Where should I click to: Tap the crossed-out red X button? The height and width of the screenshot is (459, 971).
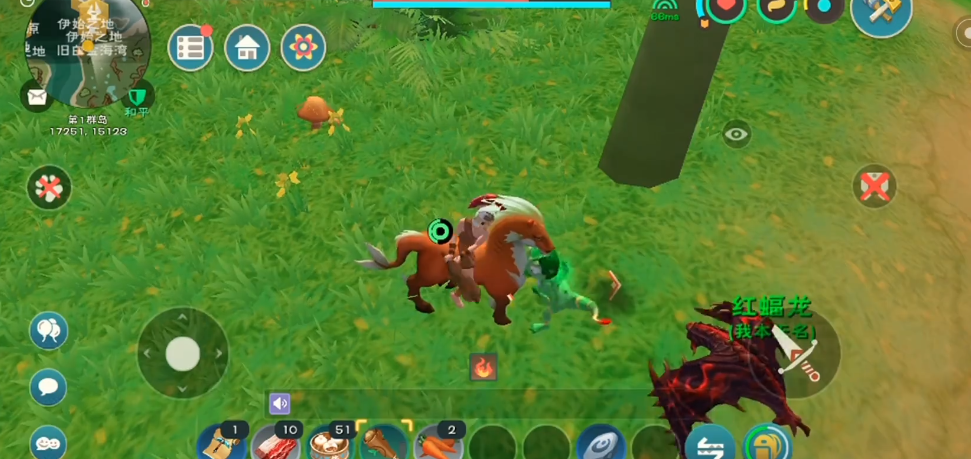[x=875, y=186]
